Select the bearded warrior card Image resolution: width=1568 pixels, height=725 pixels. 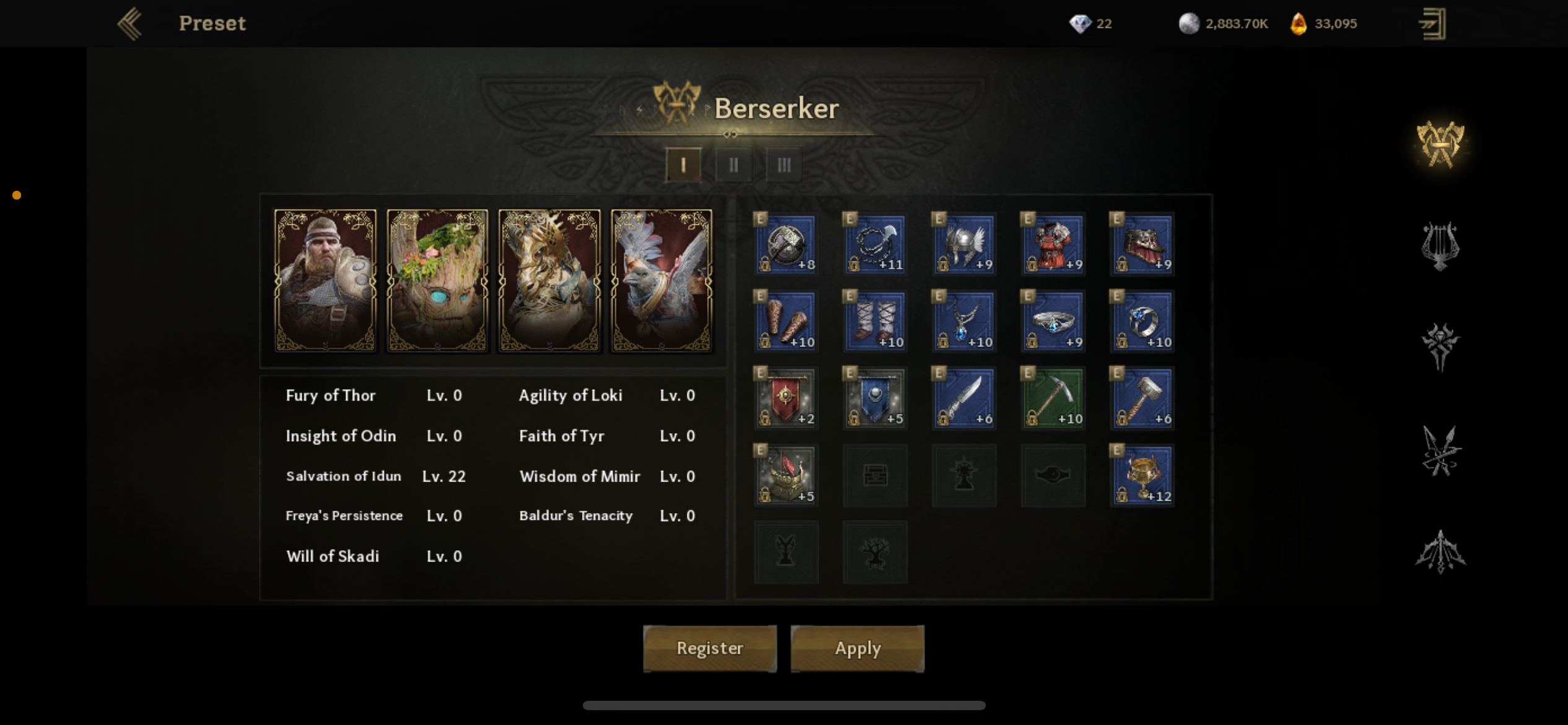click(326, 281)
